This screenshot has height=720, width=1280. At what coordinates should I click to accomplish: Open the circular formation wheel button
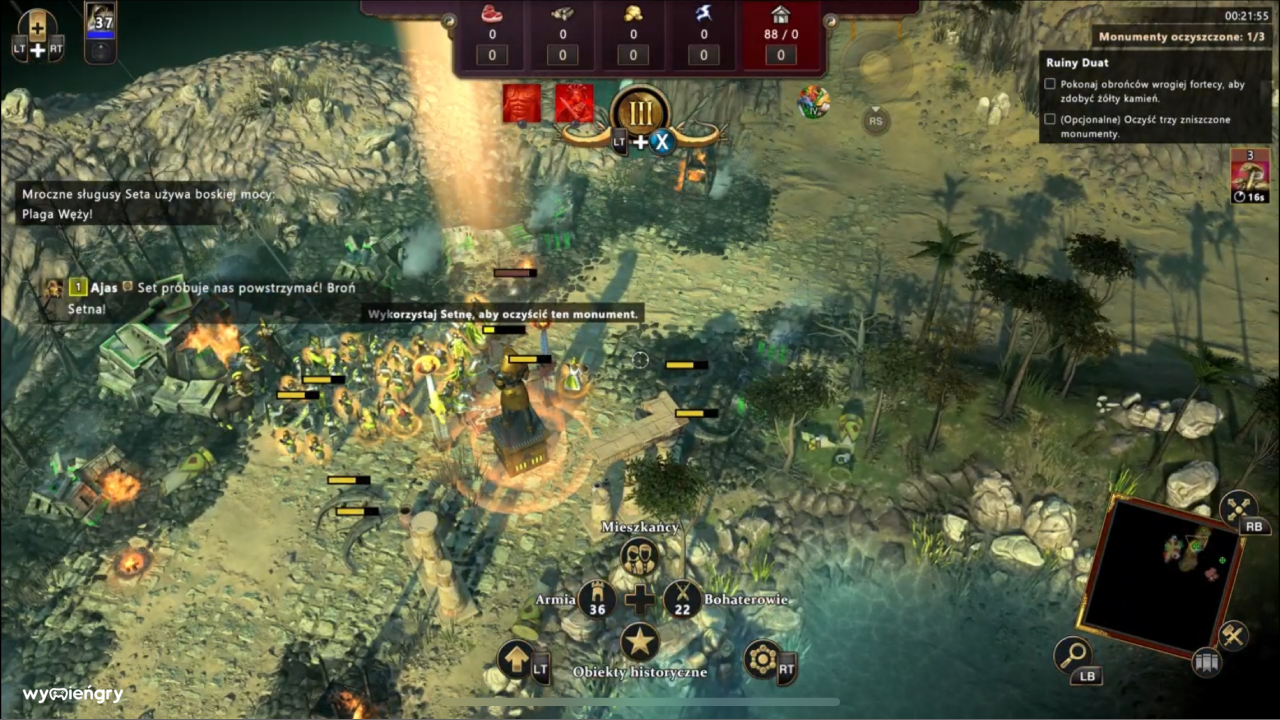(x=762, y=660)
